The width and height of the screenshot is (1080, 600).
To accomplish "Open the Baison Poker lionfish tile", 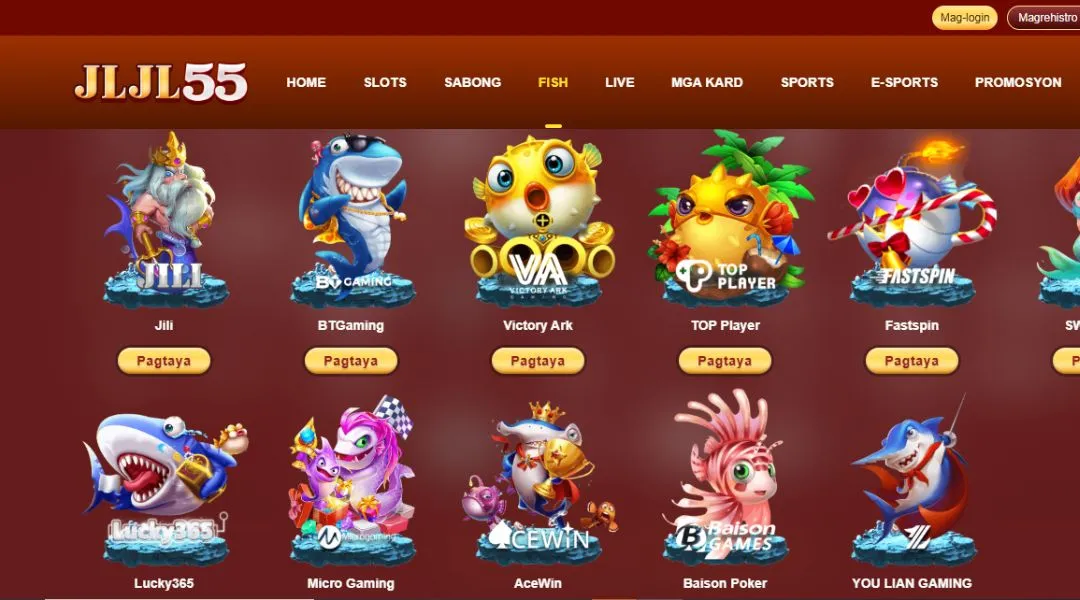I will point(725,480).
